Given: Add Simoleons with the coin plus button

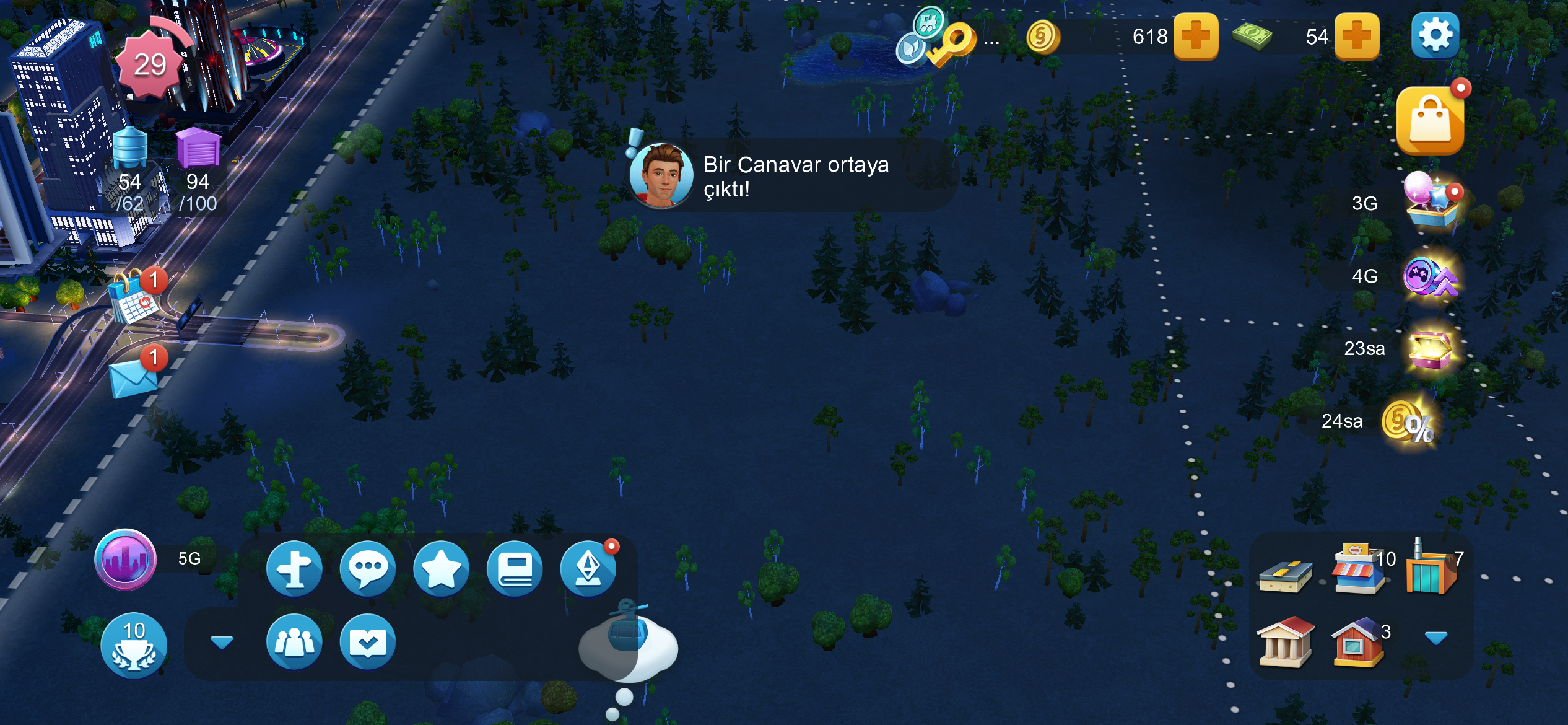Looking at the screenshot, I should coord(1196,36).
